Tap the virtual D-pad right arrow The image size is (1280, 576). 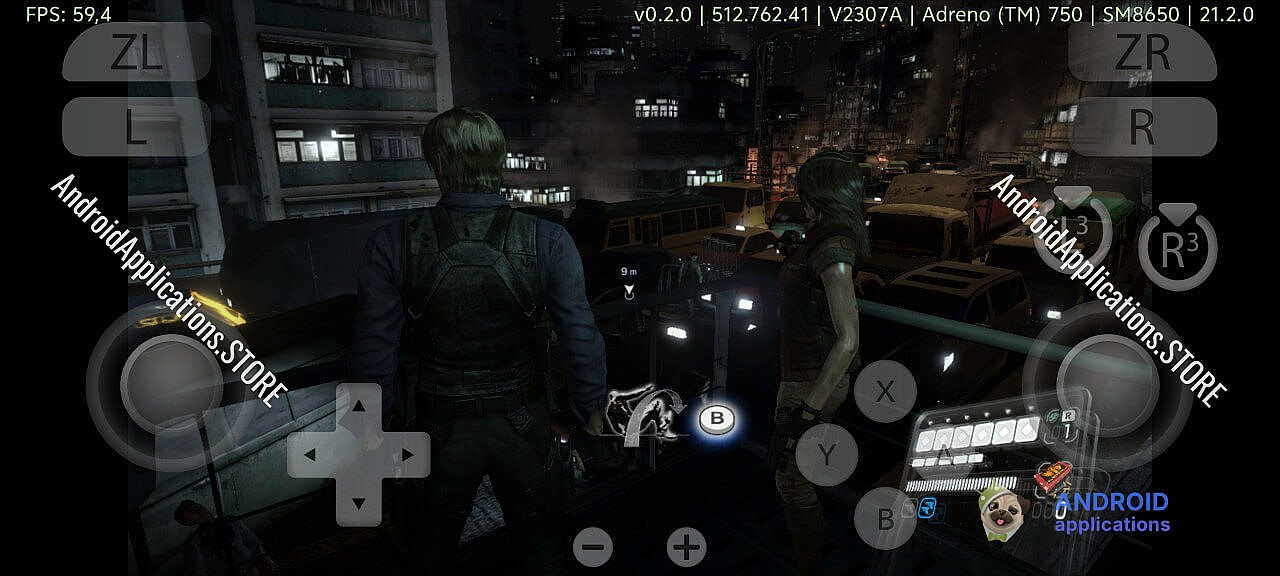click(406, 455)
